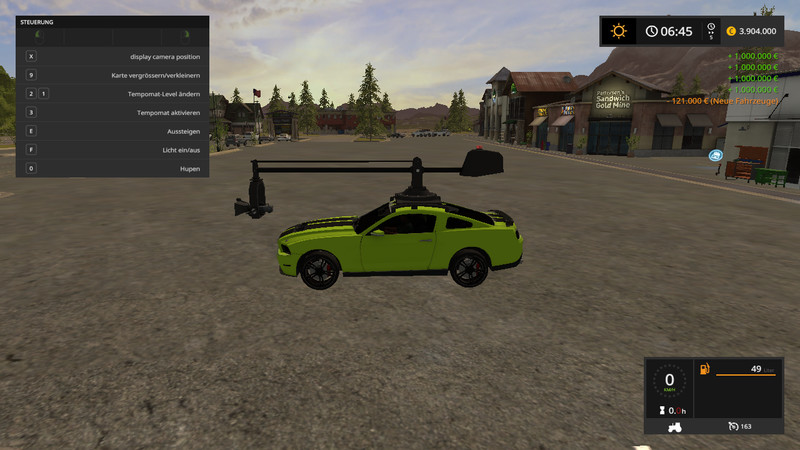Viewport: 800px width, 450px height.
Task: Activate the cruise control speed icon
Action: coord(734,426)
